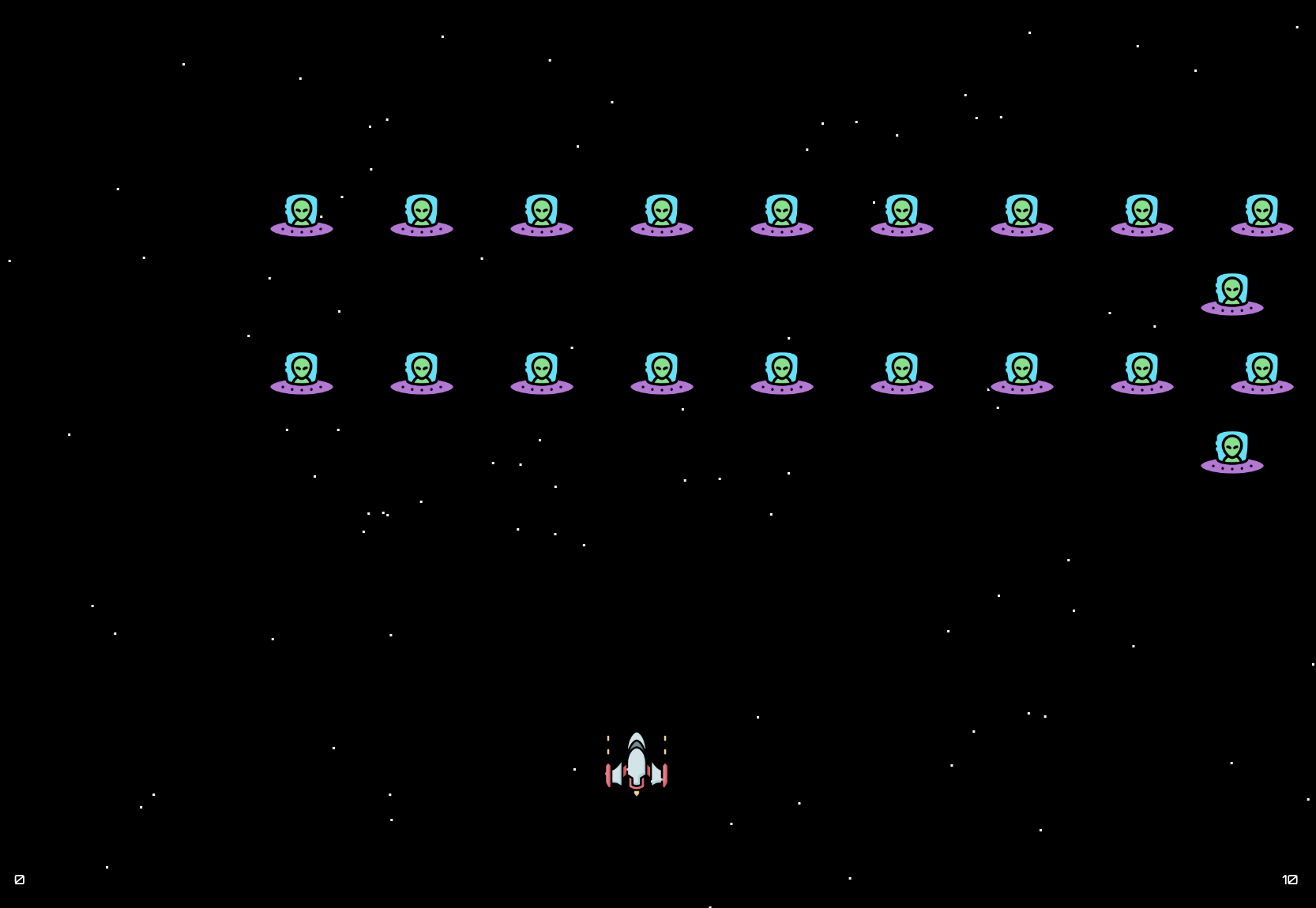Target the third alien in the top row
Image resolution: width=1316 pixels, height=908 pixels.
click(542, 213)
